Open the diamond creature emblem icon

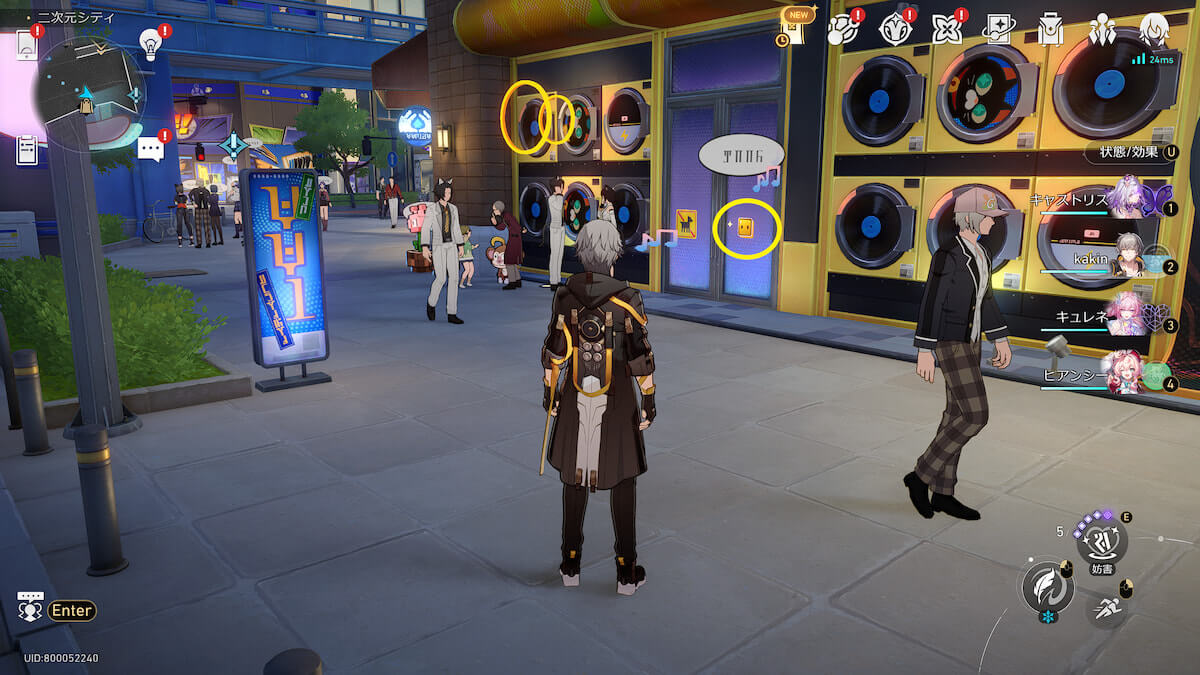pos(895,29)
